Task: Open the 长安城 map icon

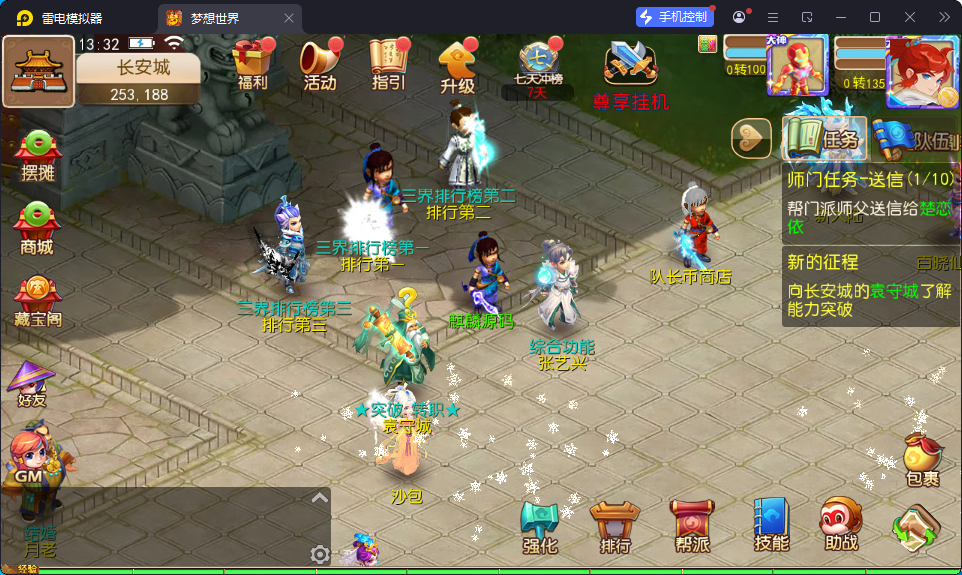Action: tap(38, 71)
